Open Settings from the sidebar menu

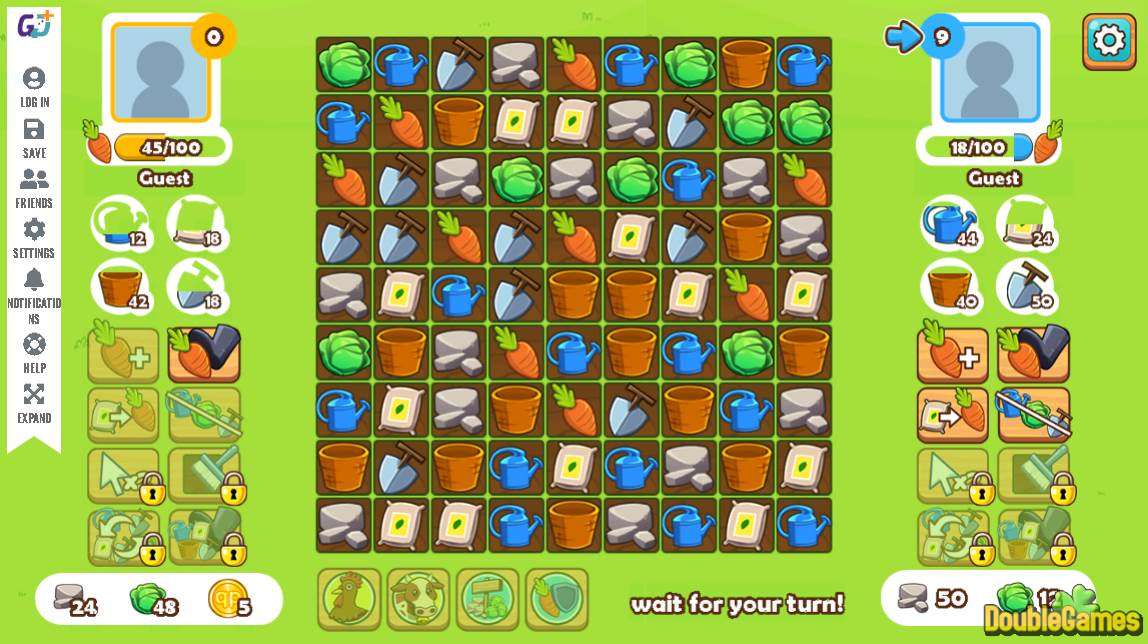34,238
